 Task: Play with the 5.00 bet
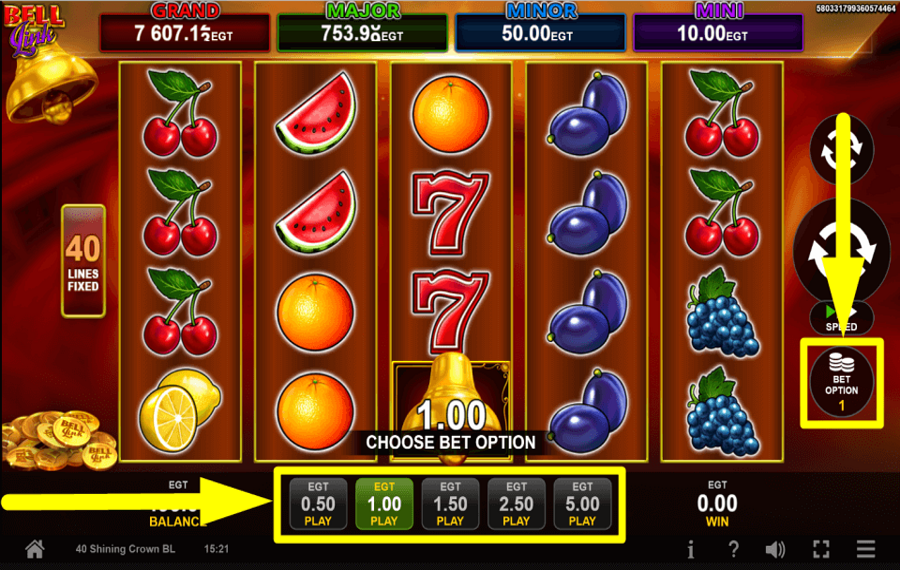(x=582, y=503)
